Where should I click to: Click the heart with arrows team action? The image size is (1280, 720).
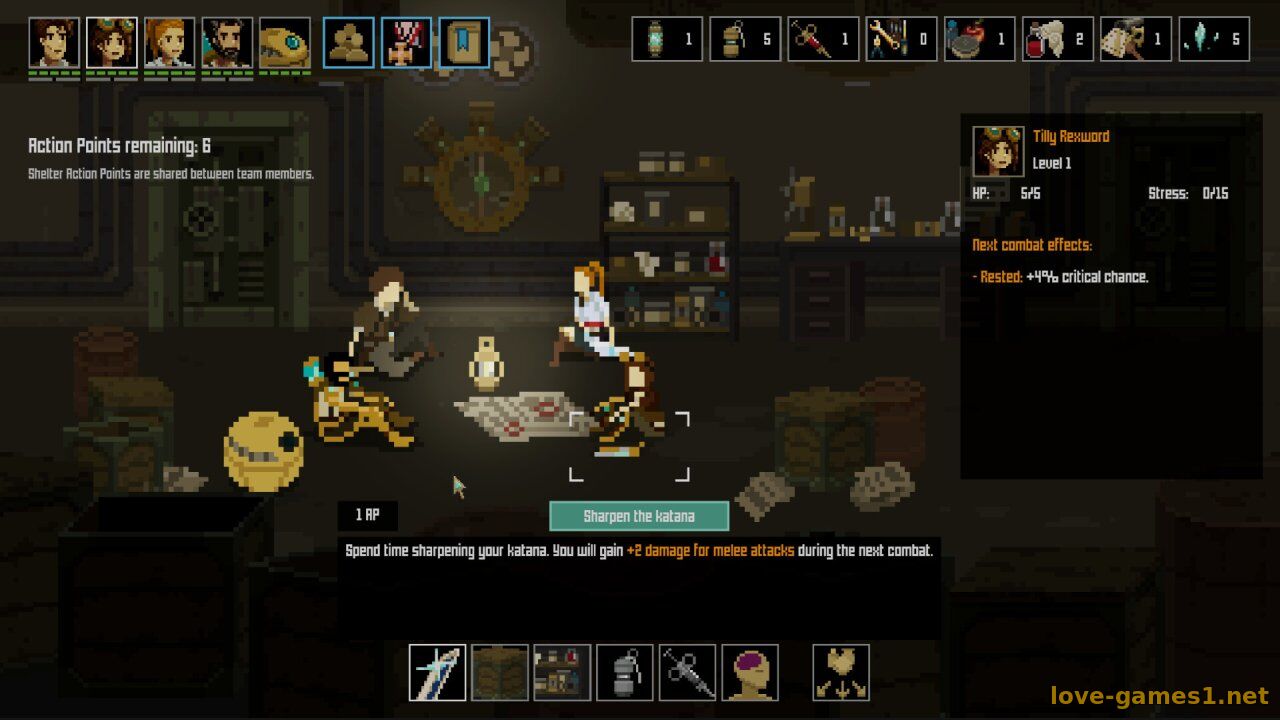[x=841, y=673]
